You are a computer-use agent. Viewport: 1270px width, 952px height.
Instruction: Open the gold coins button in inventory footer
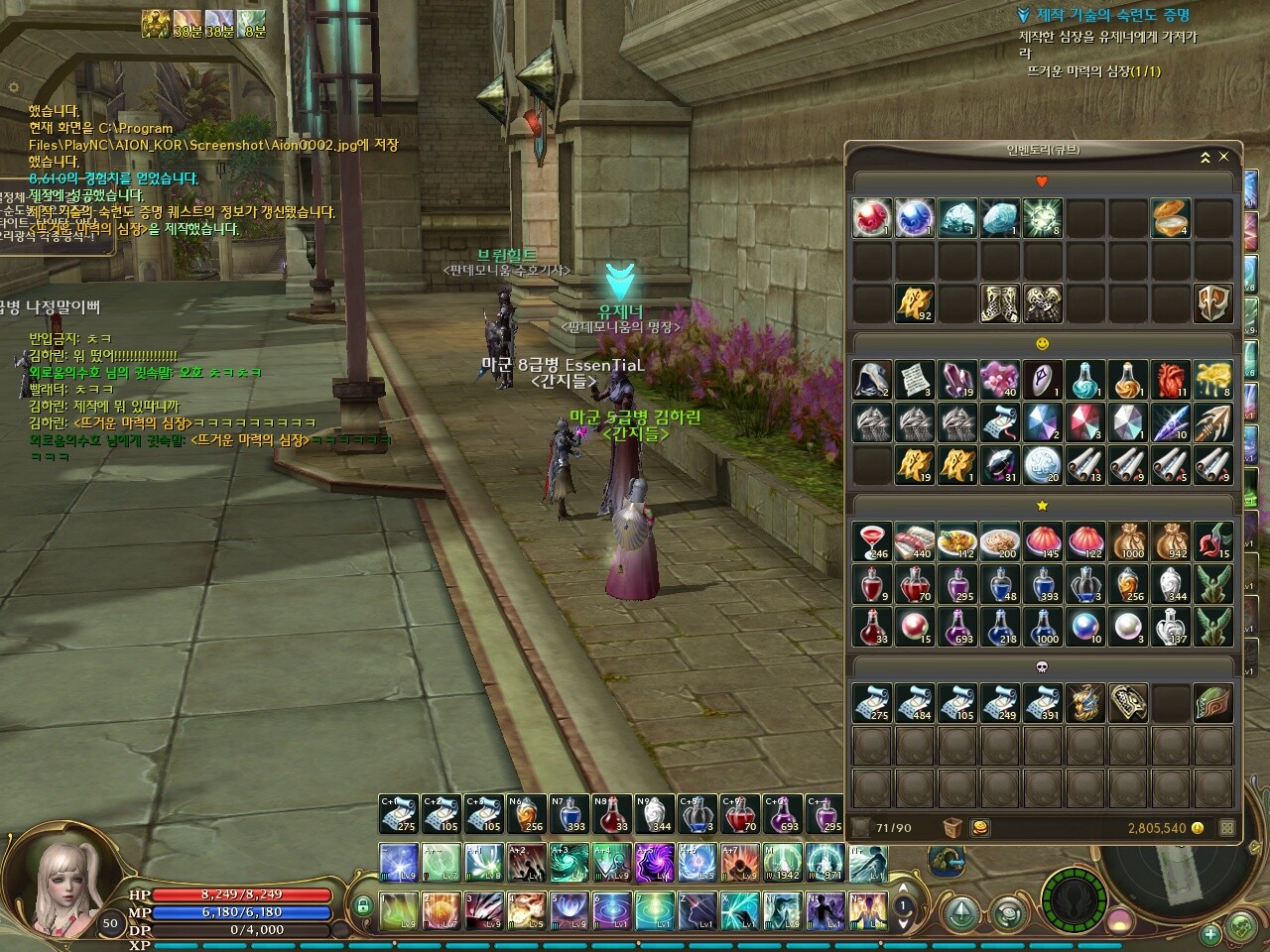(979, 828)
